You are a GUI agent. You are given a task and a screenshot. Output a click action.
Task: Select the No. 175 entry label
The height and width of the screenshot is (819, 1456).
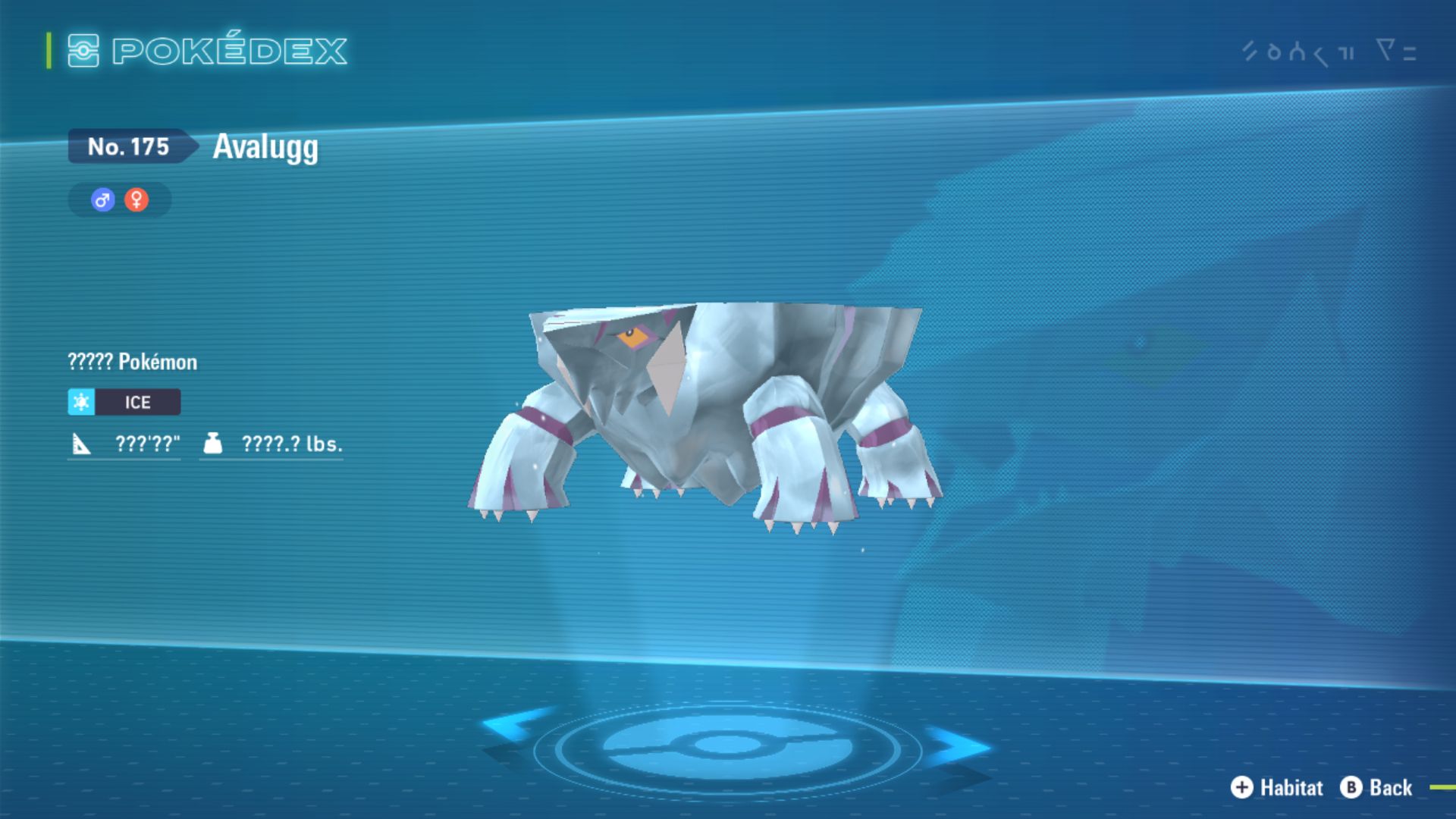click(127, 147)
